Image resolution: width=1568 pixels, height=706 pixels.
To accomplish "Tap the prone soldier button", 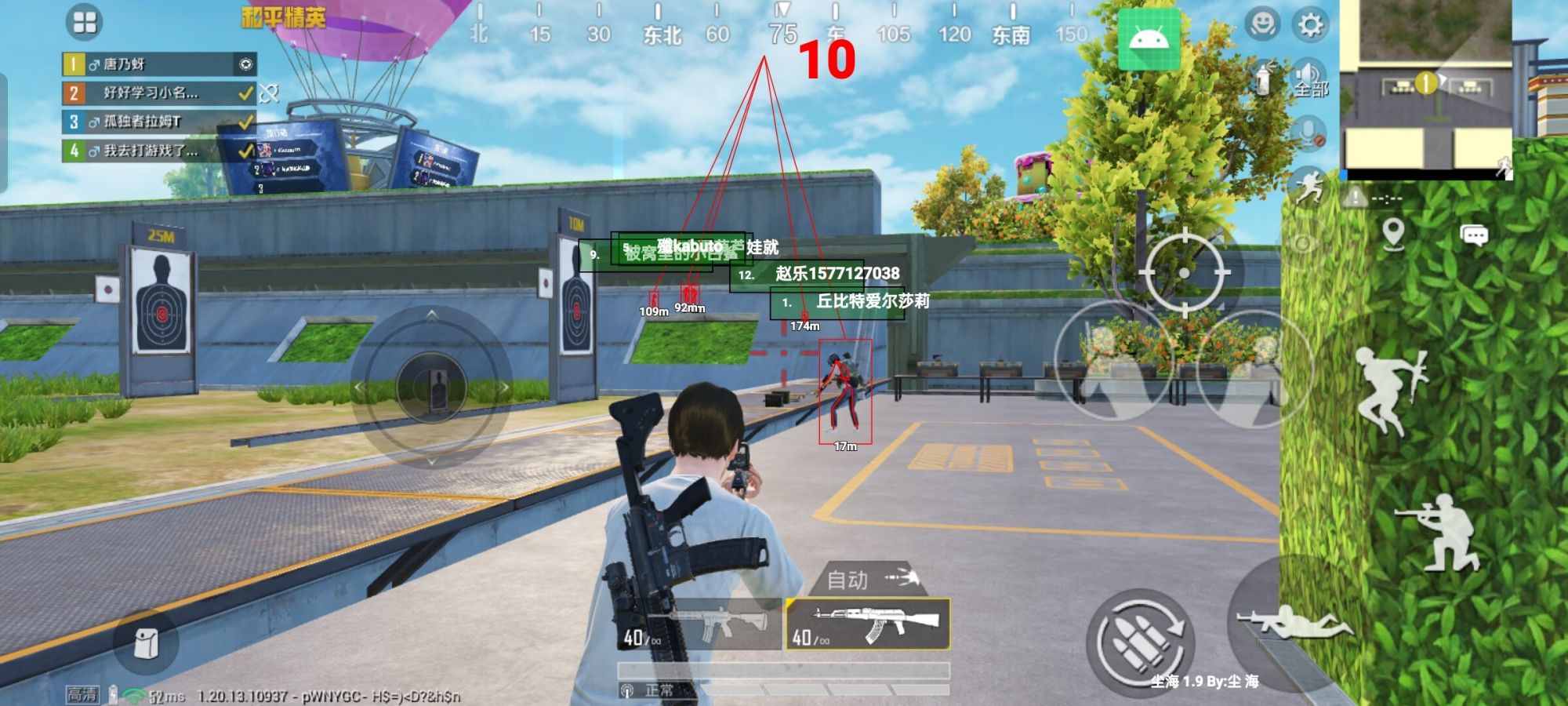I will tap(1294, 624).
